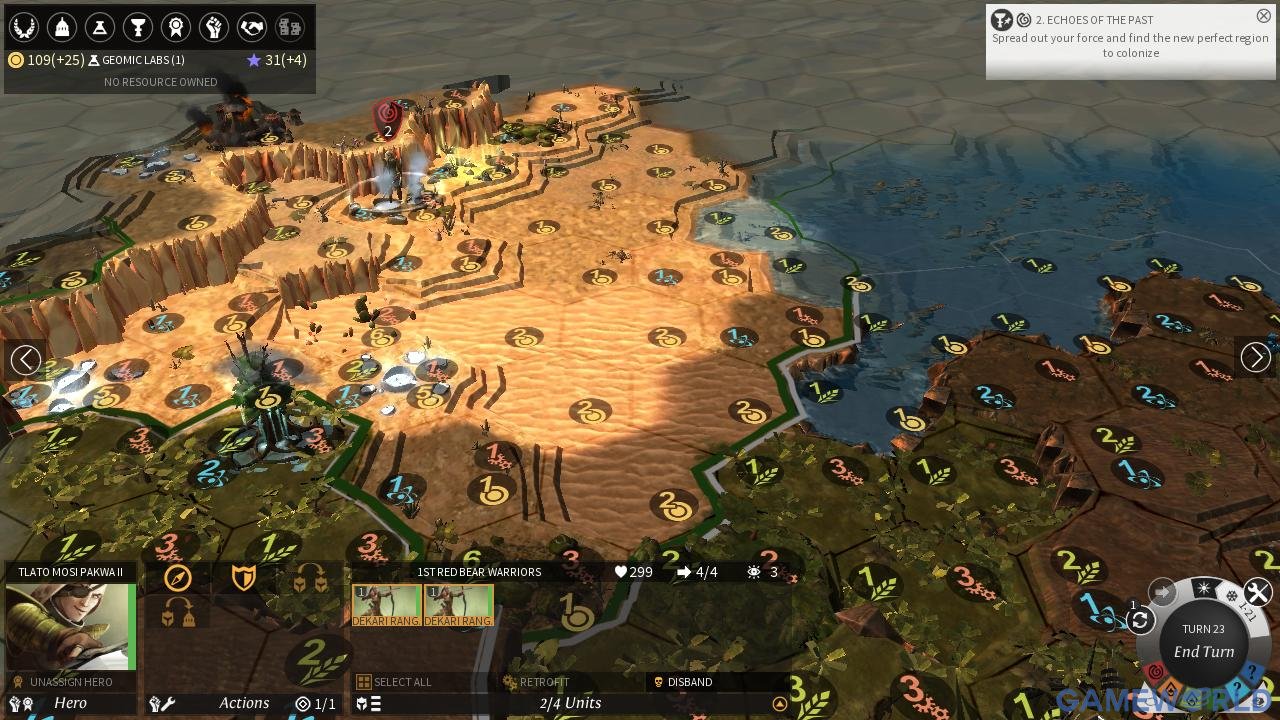Open the city management dome icon
1280x720 pixels.
(x=62, y=27)
